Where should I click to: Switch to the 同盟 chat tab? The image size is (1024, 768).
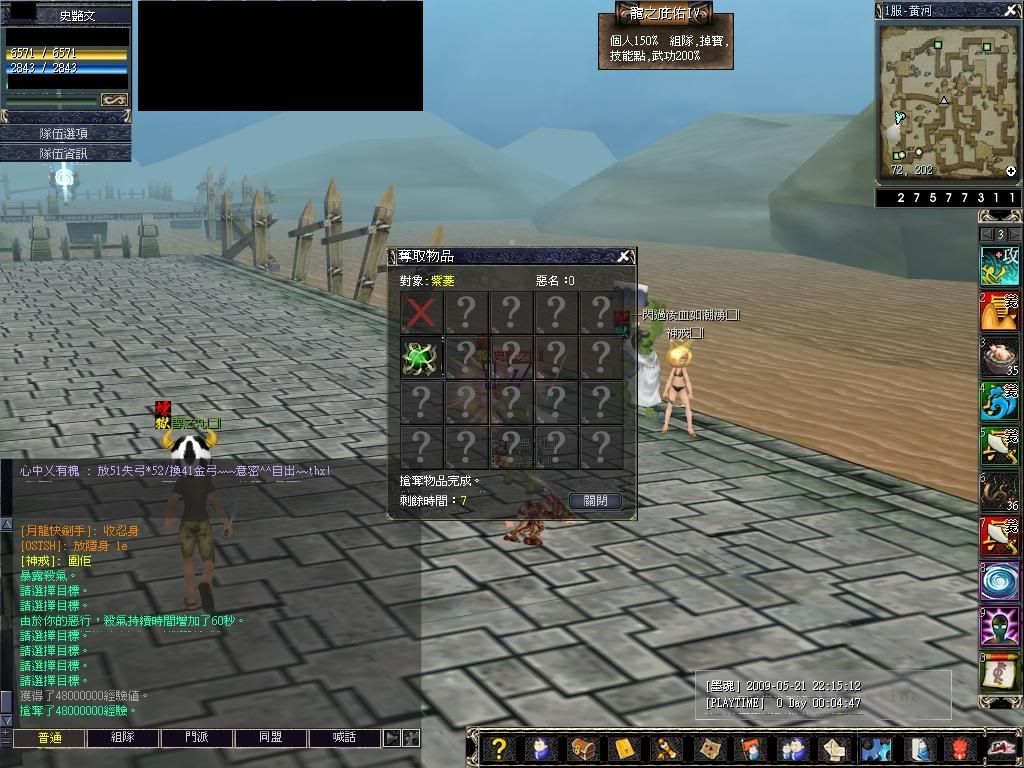[271, 738]
